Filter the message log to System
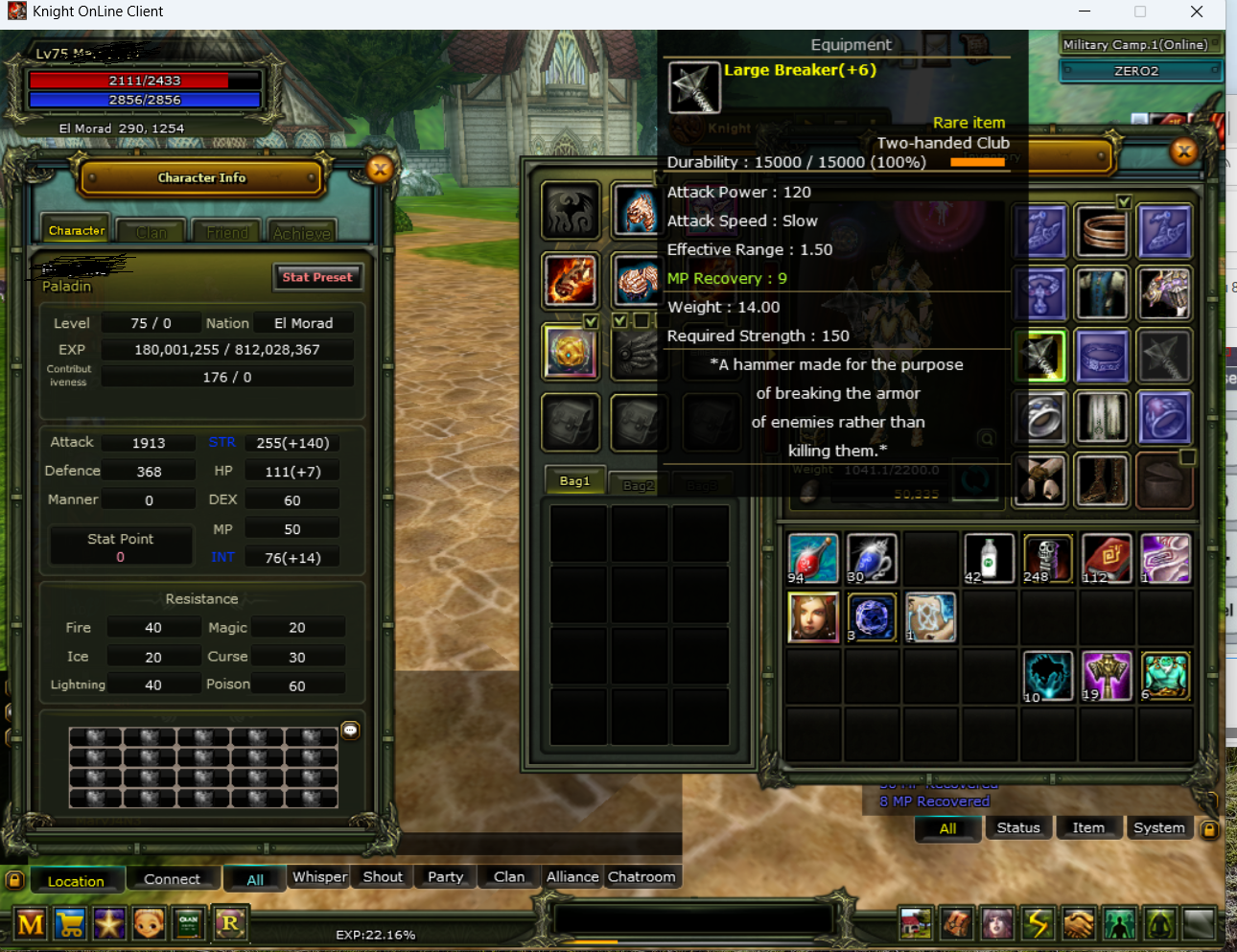1237x952 pixels. point(1158,828)
